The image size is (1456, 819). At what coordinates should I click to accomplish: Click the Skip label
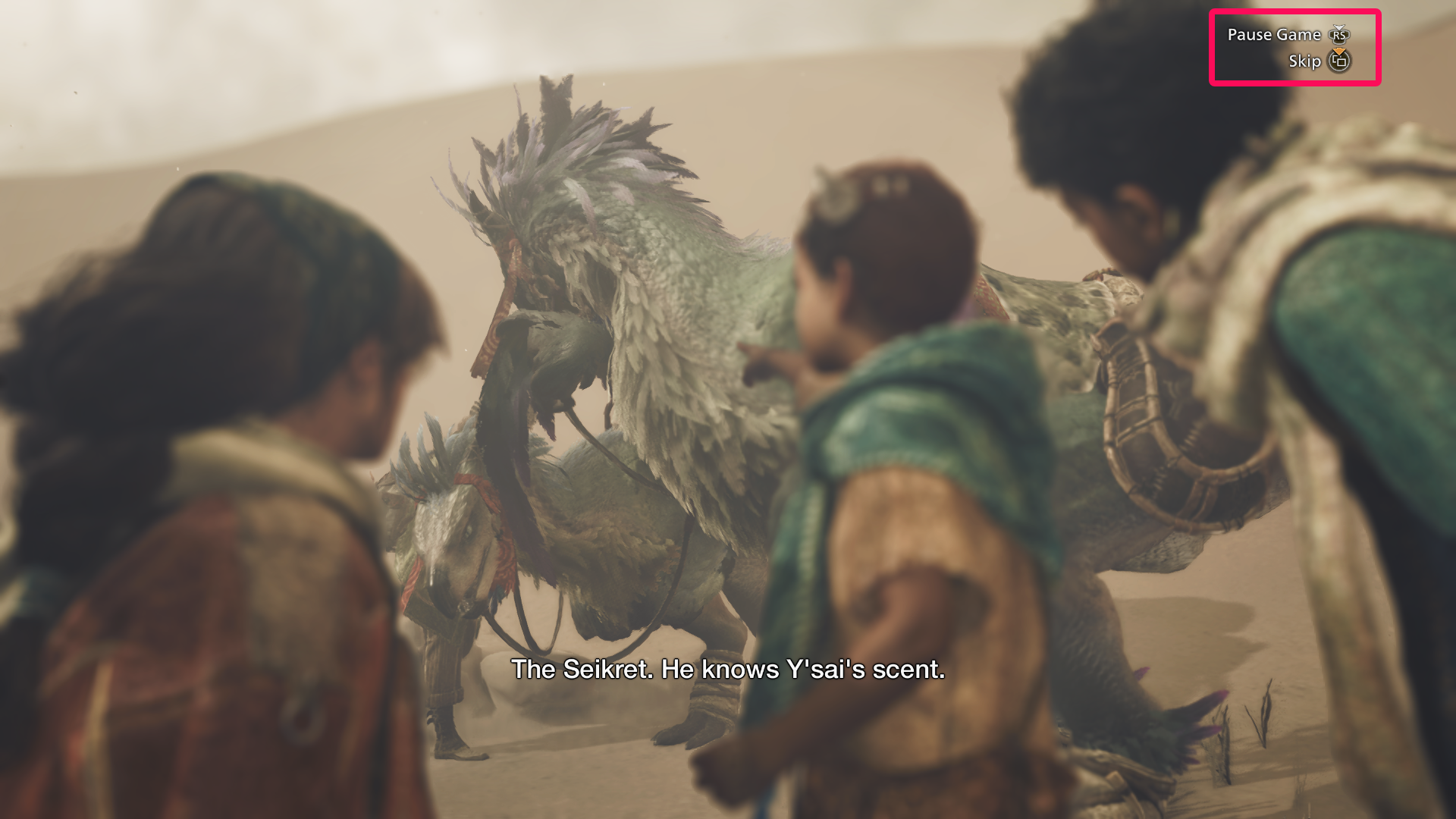click(x=1306, y=61)
